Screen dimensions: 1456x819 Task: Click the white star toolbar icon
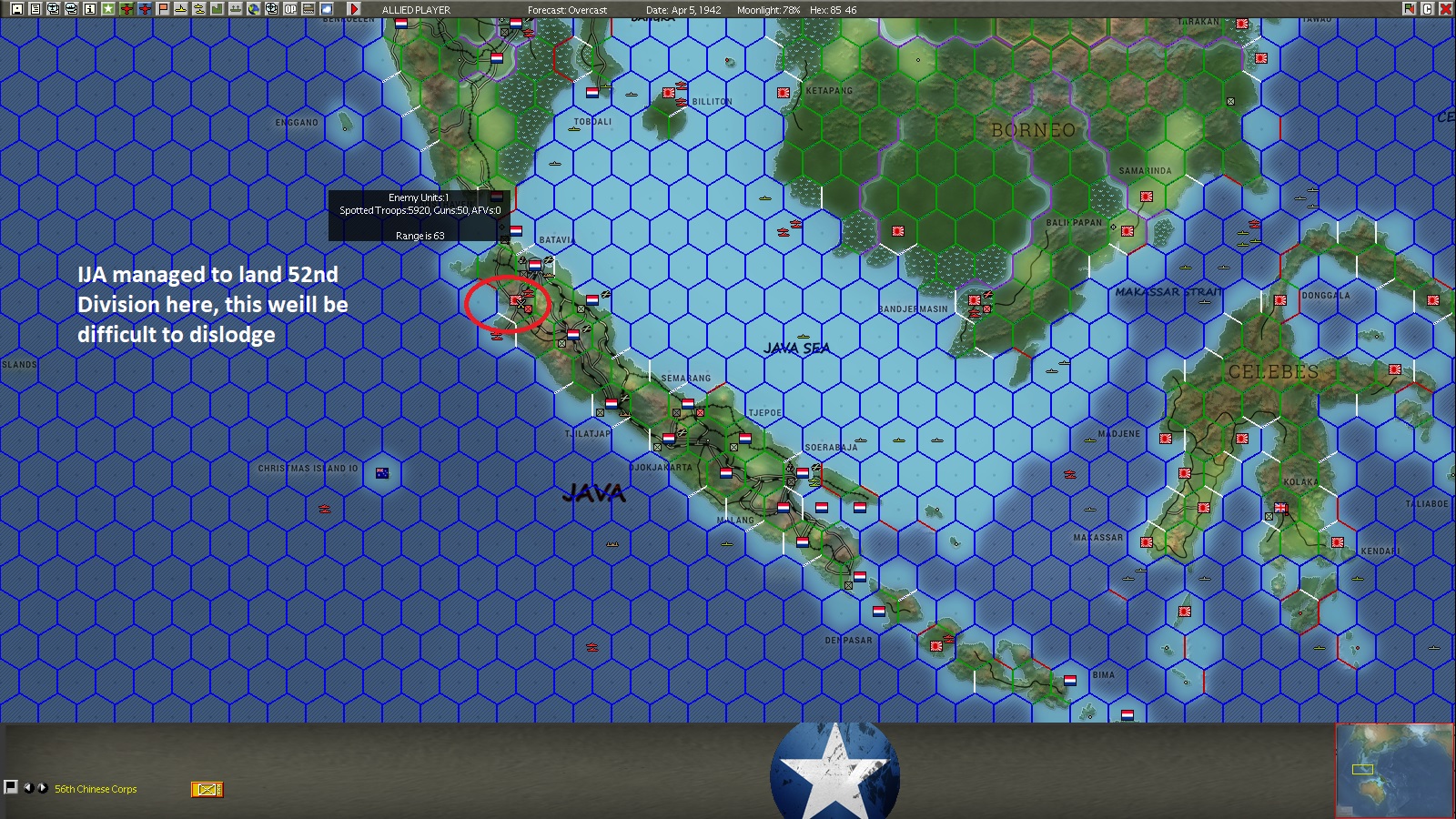[x=108, y=9]
